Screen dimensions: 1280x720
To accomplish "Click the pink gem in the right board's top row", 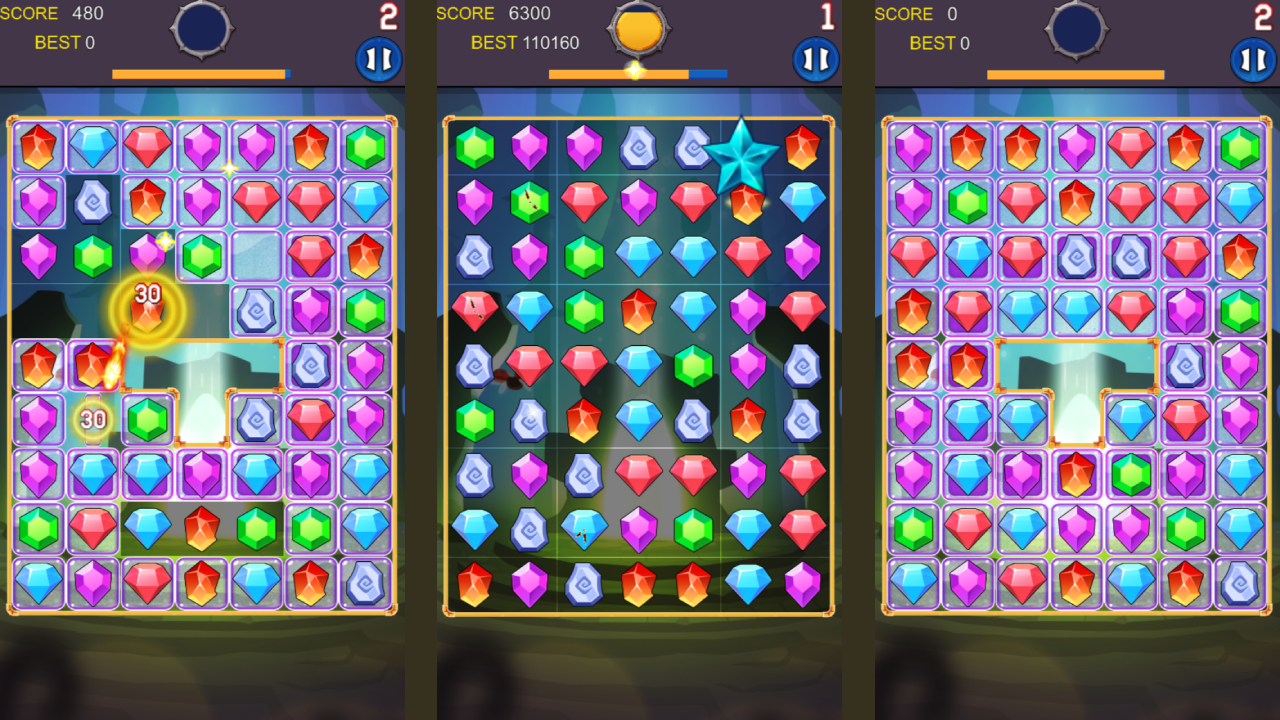I will point(914,146).
